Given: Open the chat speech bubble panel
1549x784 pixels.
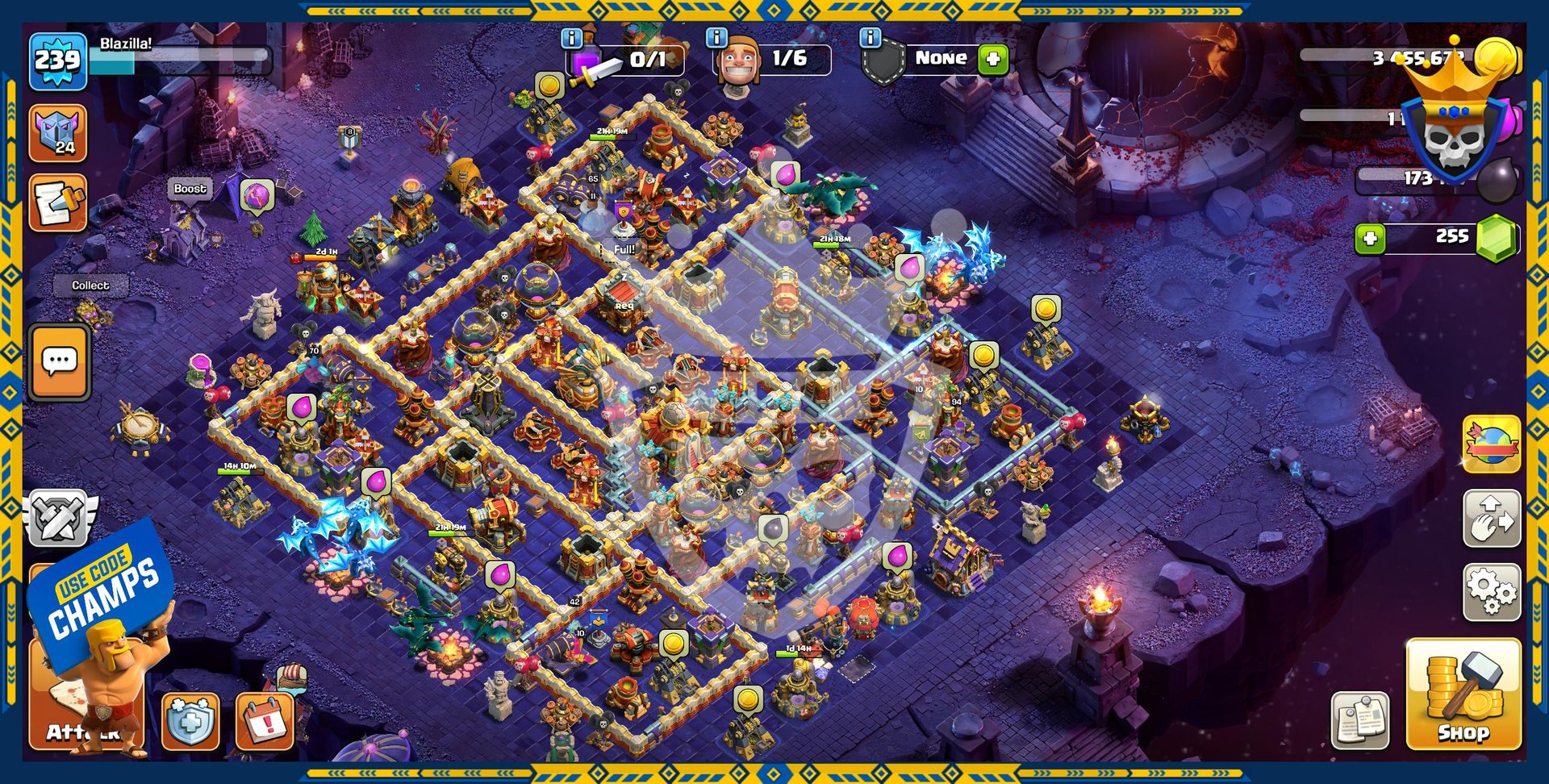Looking at the screenshot, I should click(x=60, y=362).
